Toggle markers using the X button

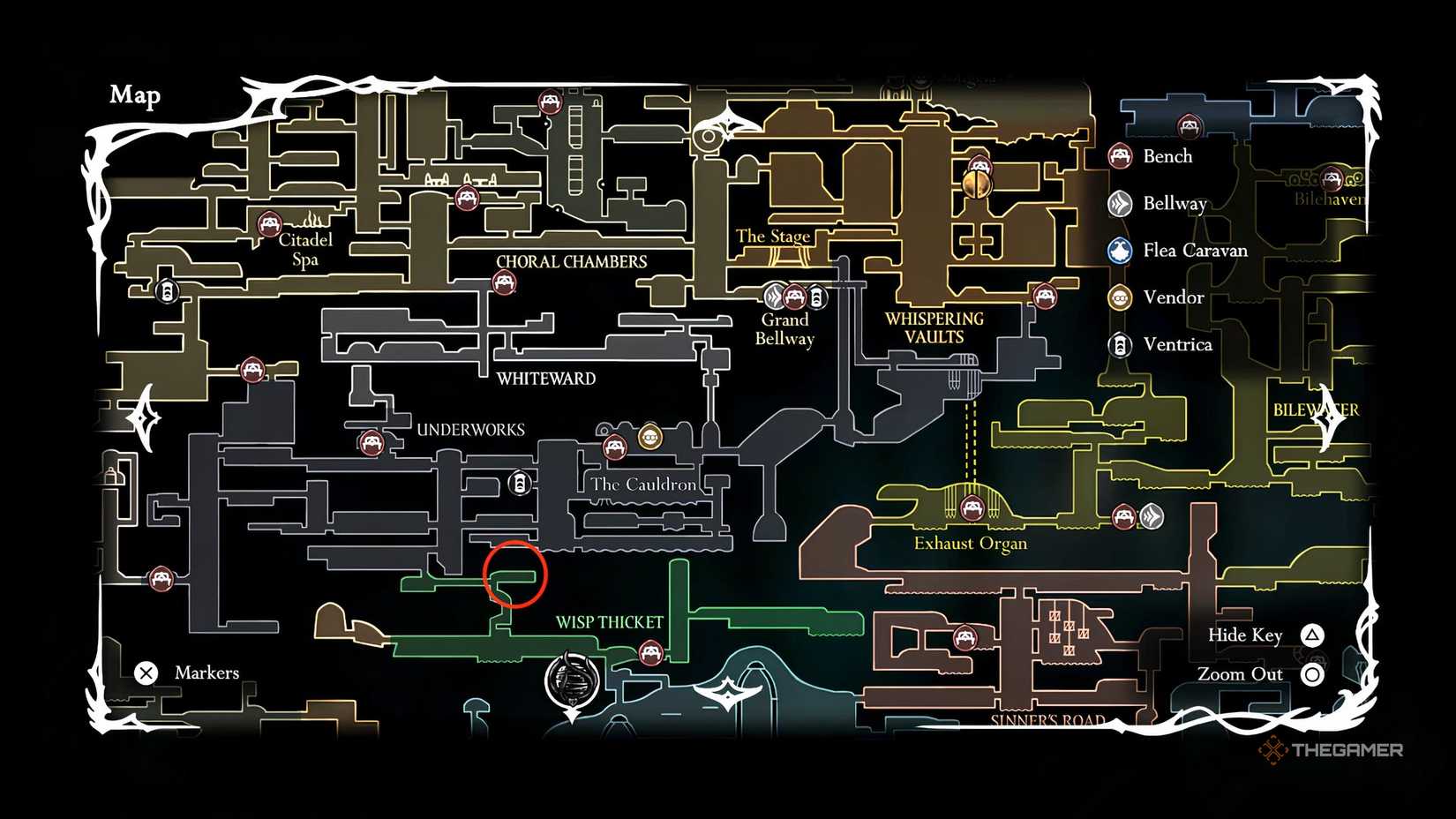click(x=146, y=672)
